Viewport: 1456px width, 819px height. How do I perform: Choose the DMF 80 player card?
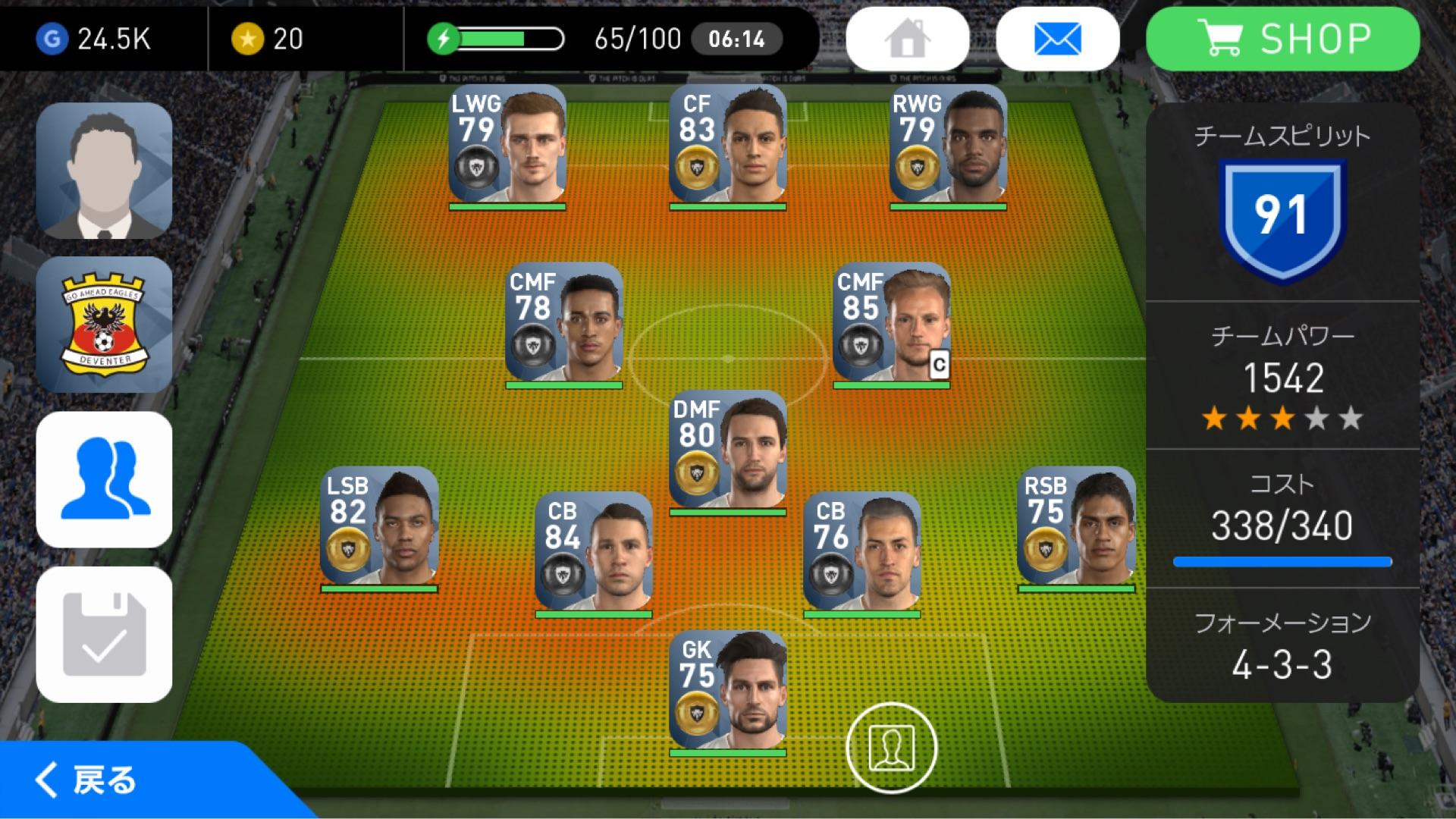727,451
